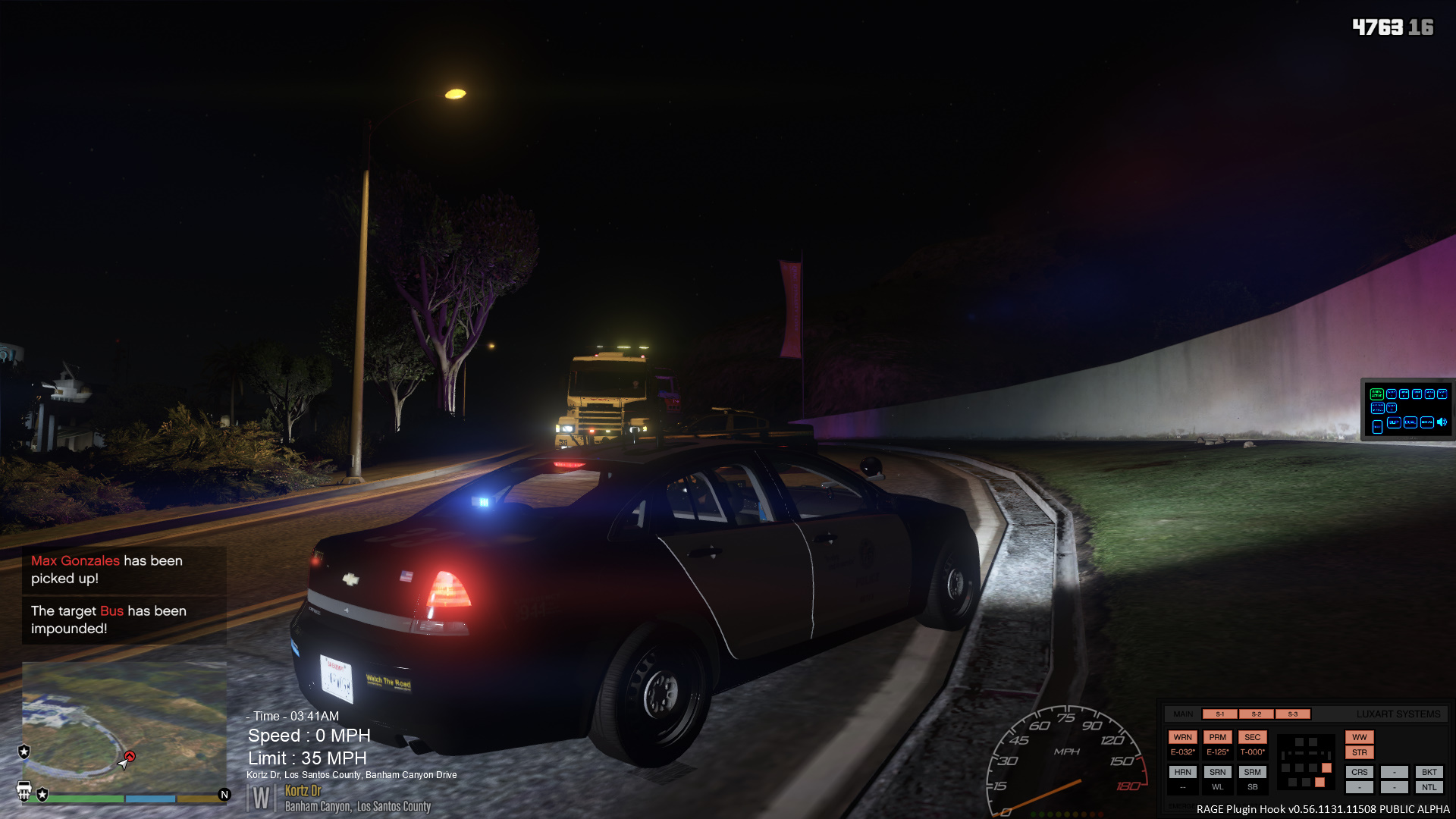The image size is (1456, 819).
Task: Click the north N compass marker
Action: [224, 795]
